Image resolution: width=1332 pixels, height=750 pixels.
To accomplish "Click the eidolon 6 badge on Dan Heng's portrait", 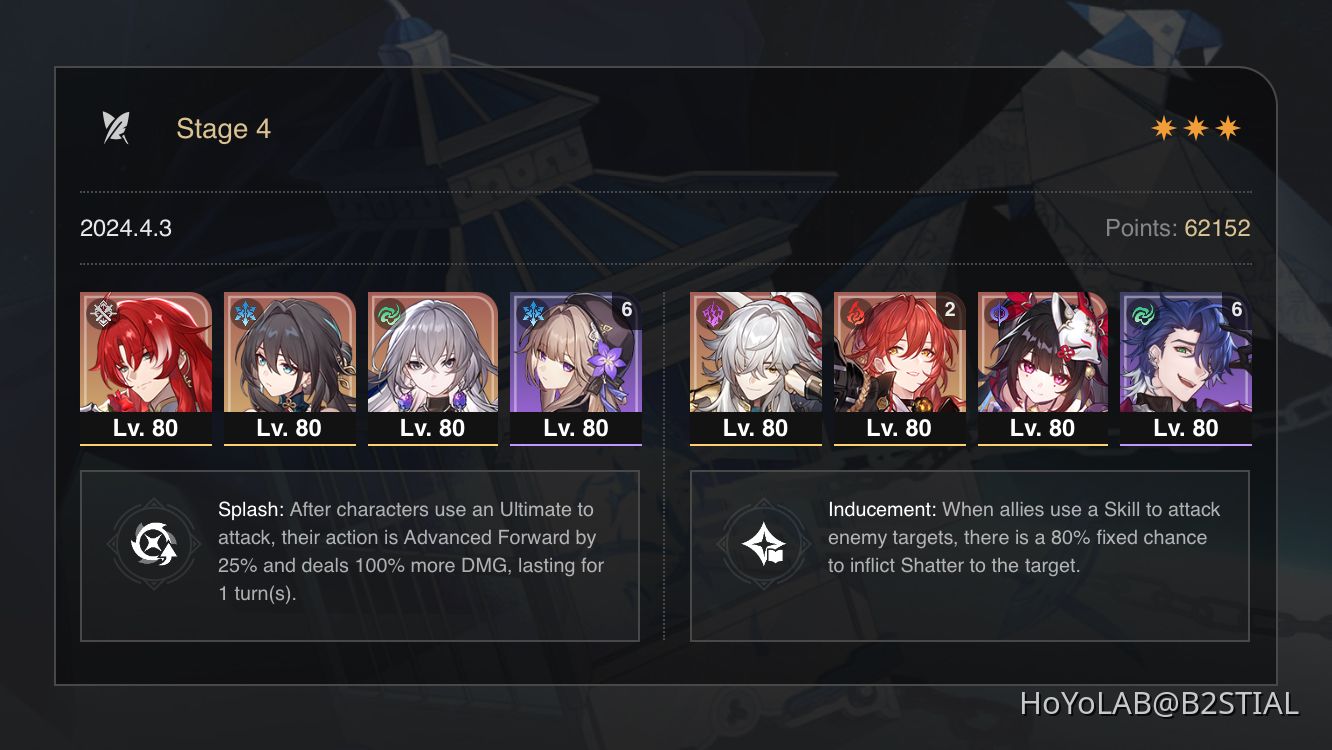I will point(1238,311).
